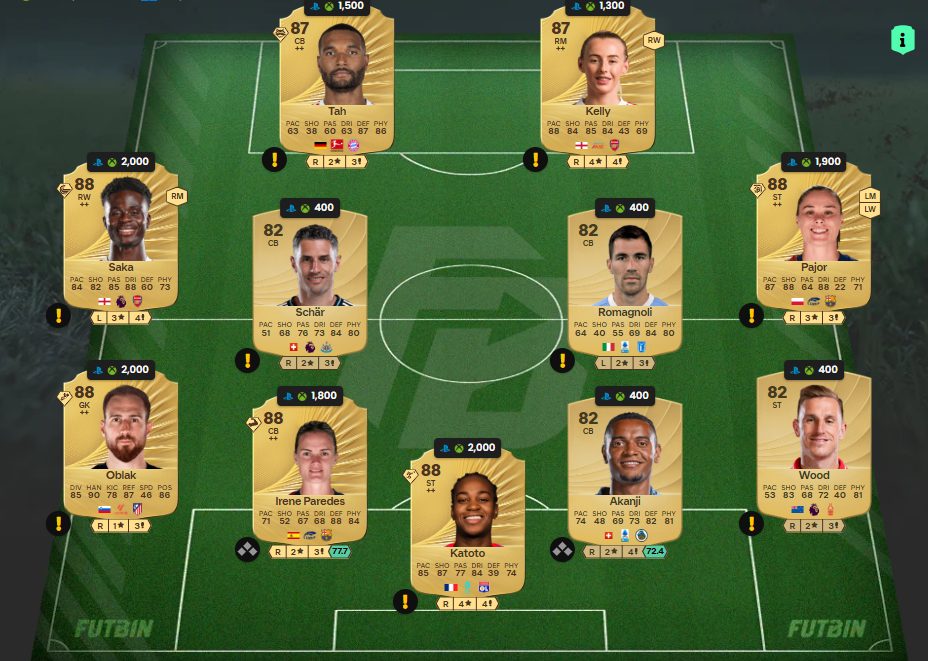
Task: Open the chemistry style icon beside Irene Paredes
Action: 247,550
